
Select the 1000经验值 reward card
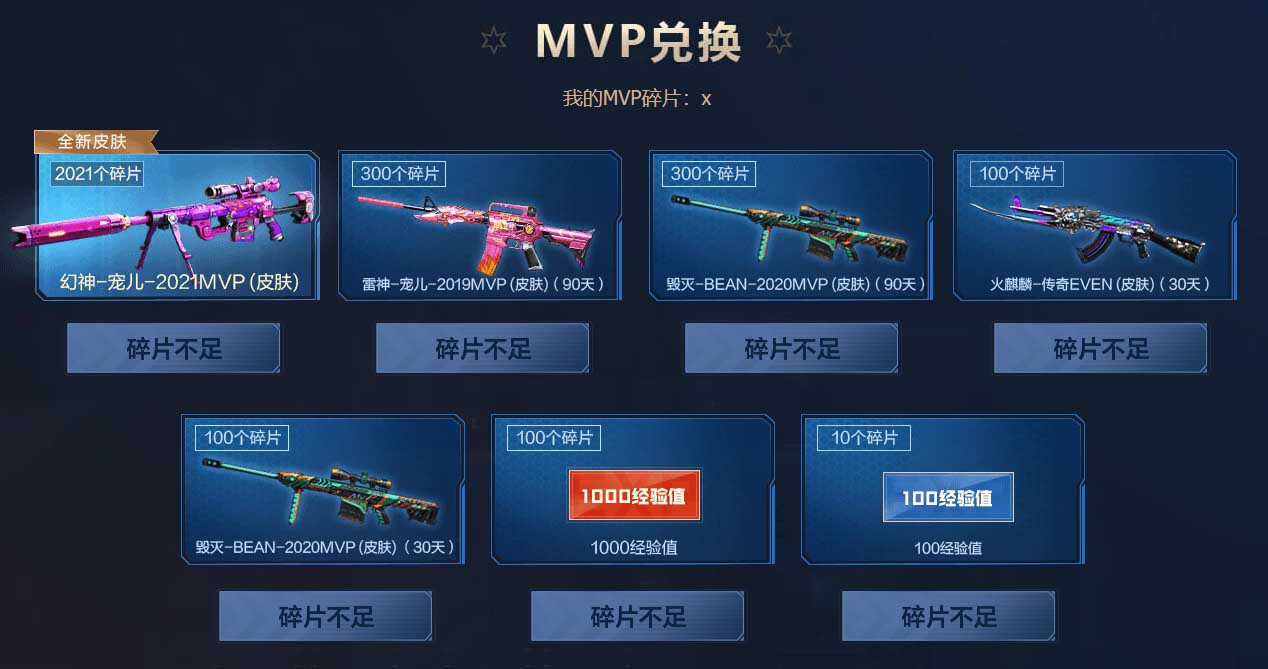click(633, 490)
